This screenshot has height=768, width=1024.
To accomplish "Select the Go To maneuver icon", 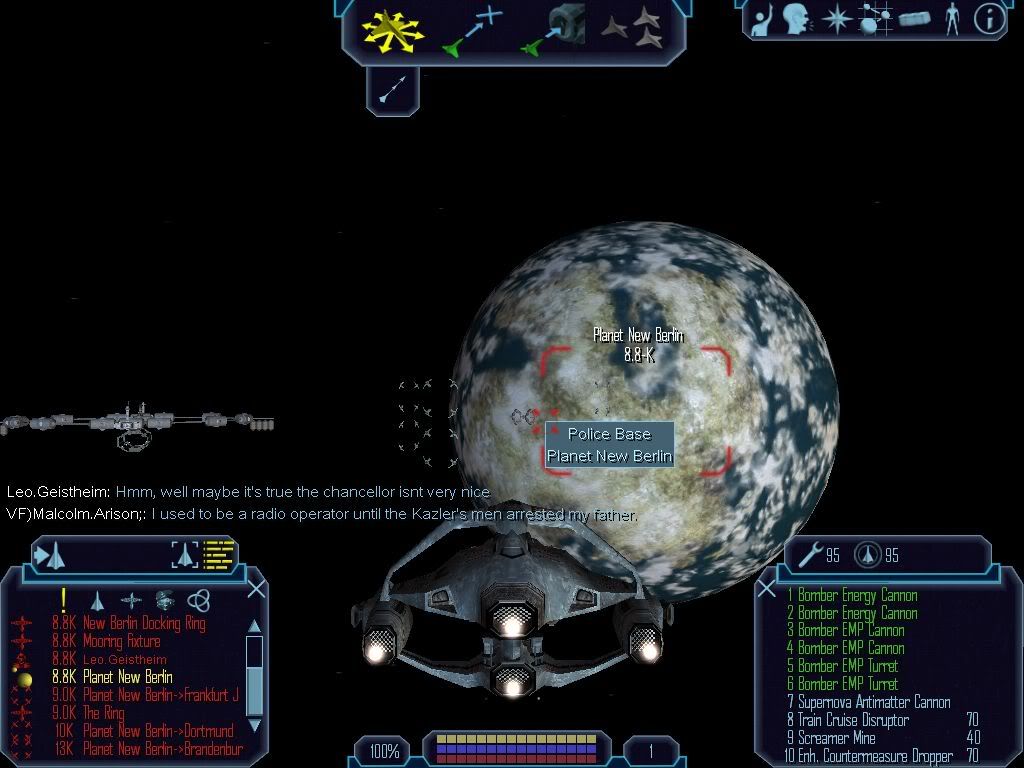I will click(x=470, y=30).
